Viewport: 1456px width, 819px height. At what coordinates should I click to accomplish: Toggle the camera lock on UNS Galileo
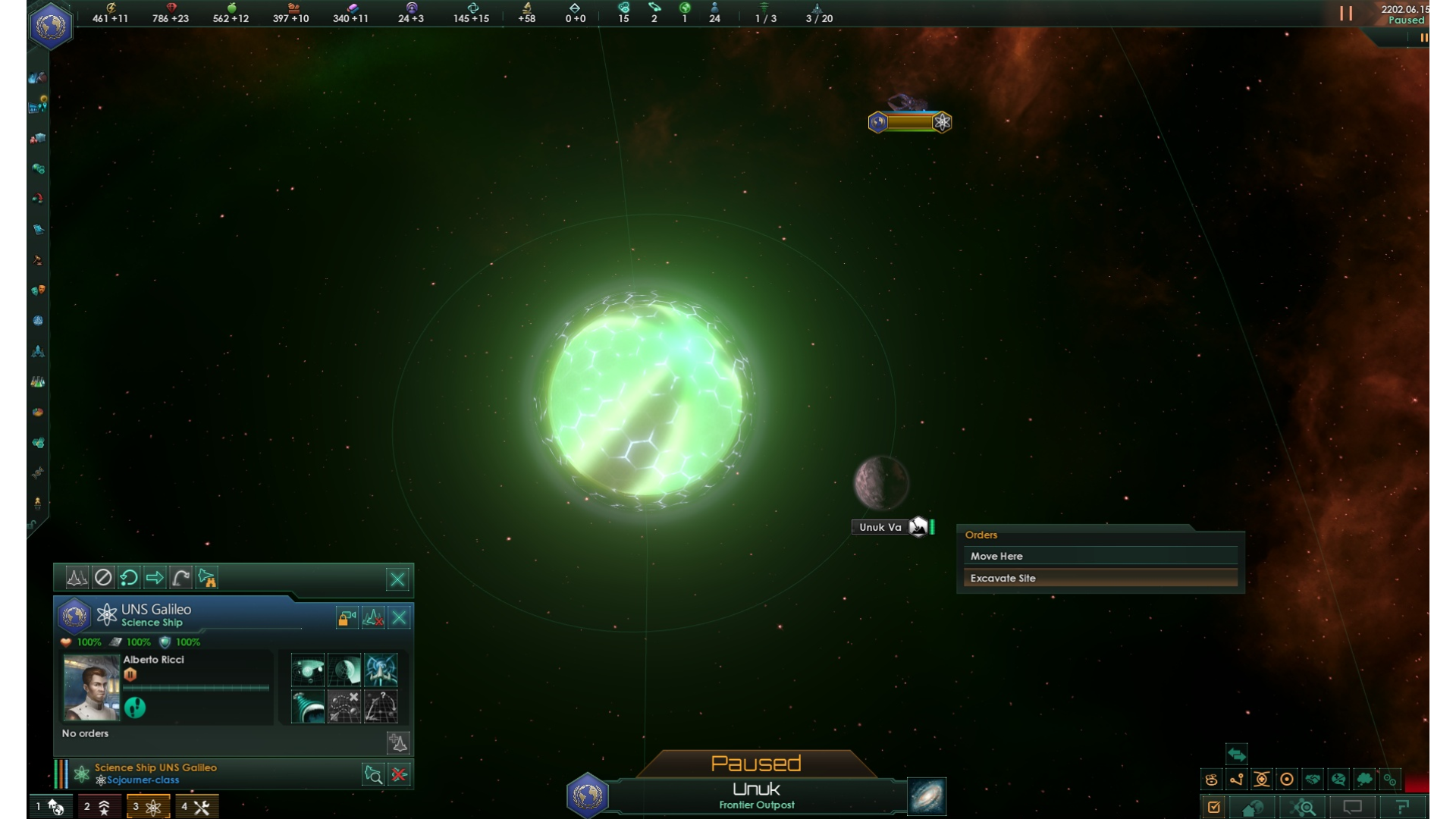coord(347,617)
